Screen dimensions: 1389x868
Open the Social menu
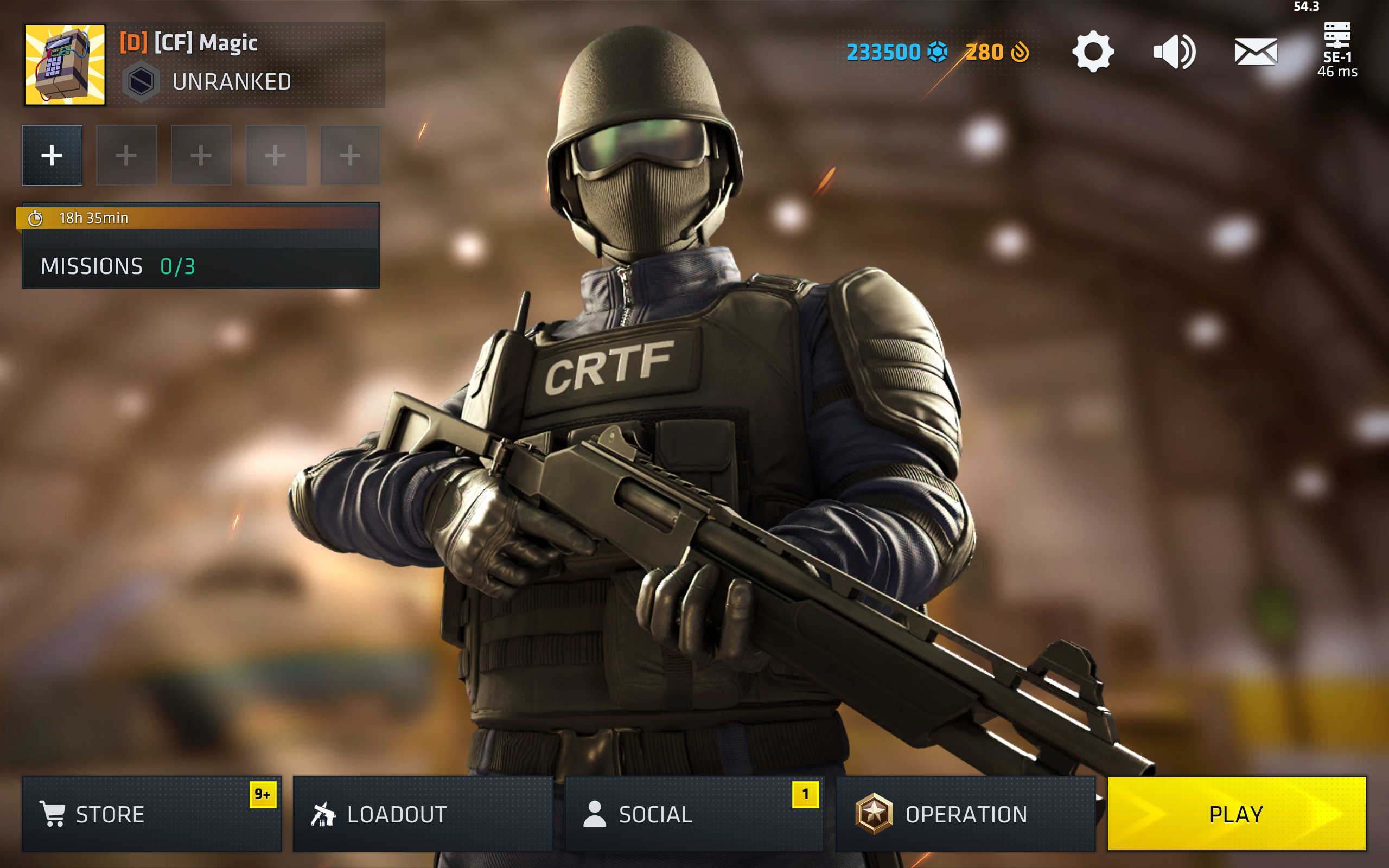click(x=693, y=813)
